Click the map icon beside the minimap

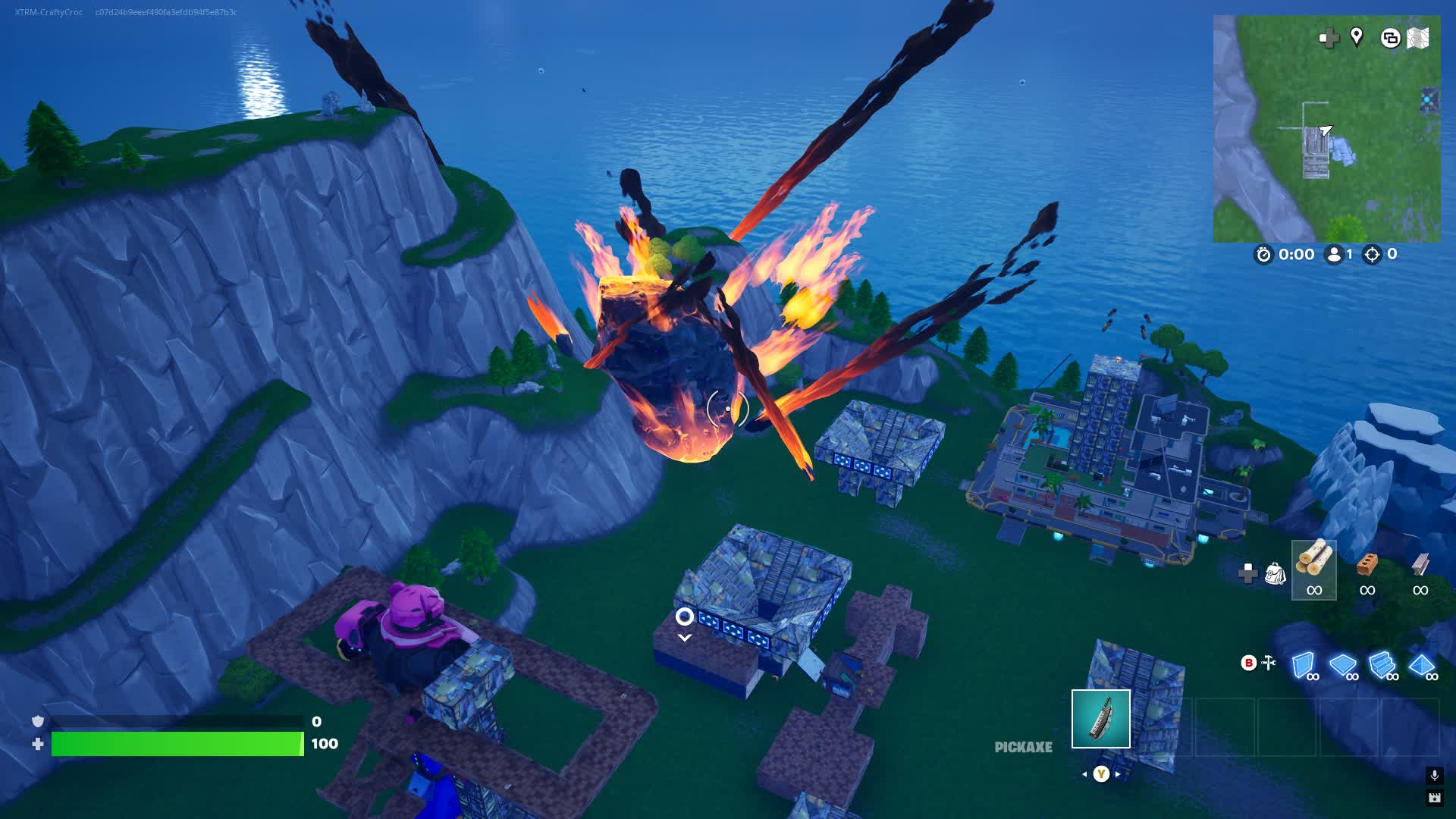[x=1418, y=38]
